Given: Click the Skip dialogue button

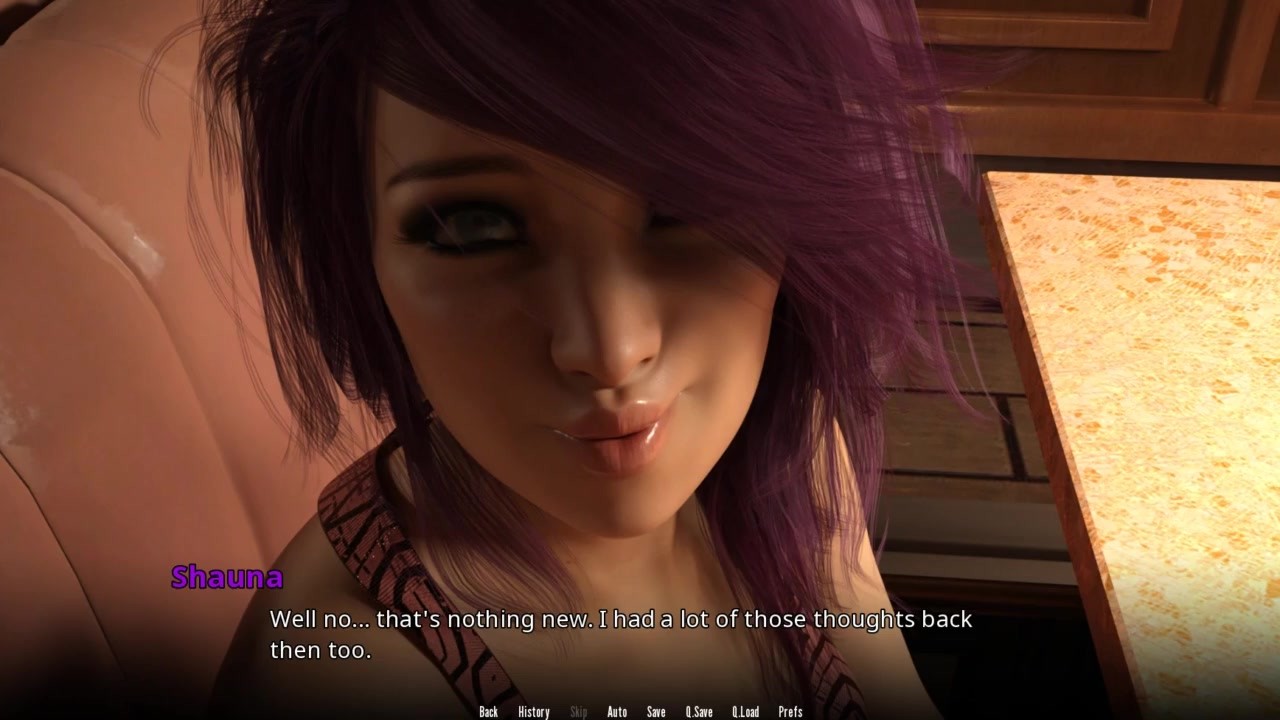Looking at the screenshot, I should coord(578,712).
